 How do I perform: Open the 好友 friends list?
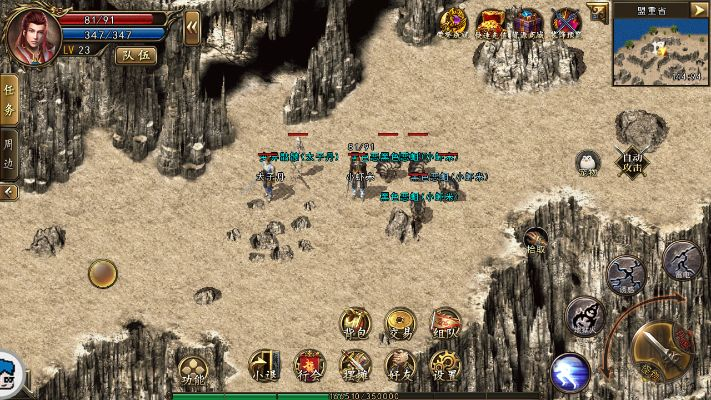pos(400,366)
